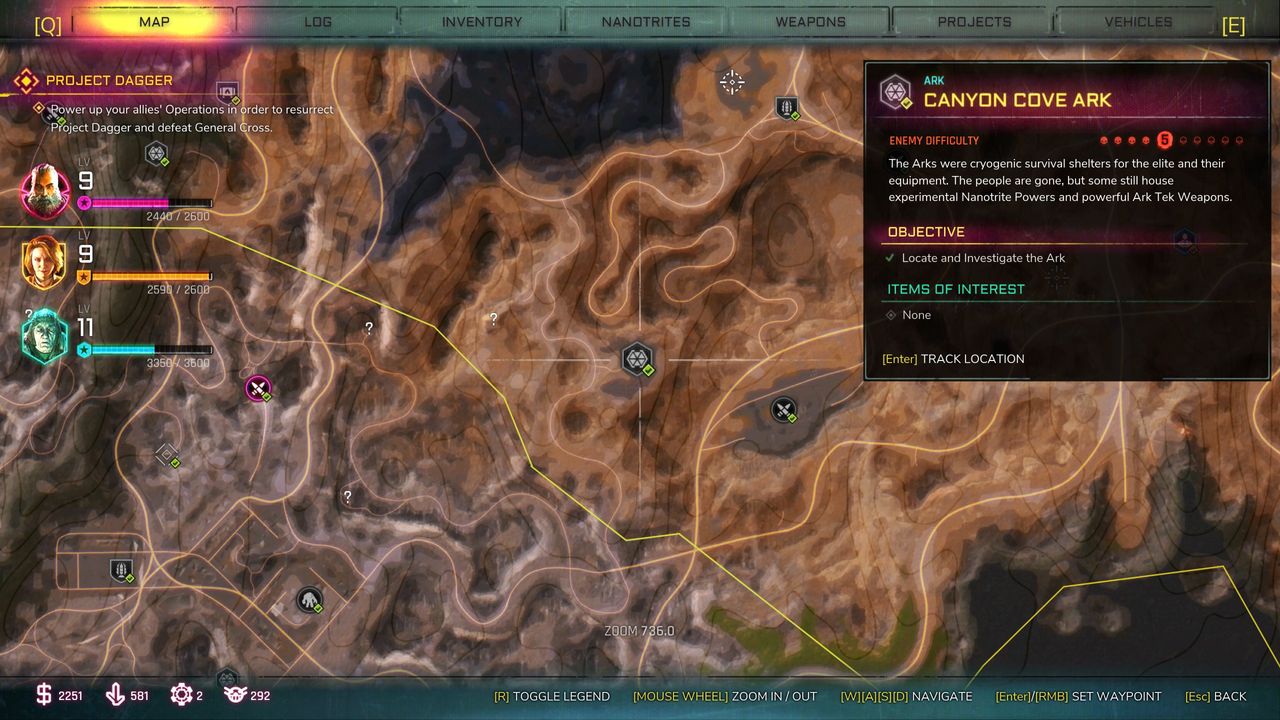Track the Canyon Cove Ark location
Screen dimensions: 1280x720
(953, 359)
